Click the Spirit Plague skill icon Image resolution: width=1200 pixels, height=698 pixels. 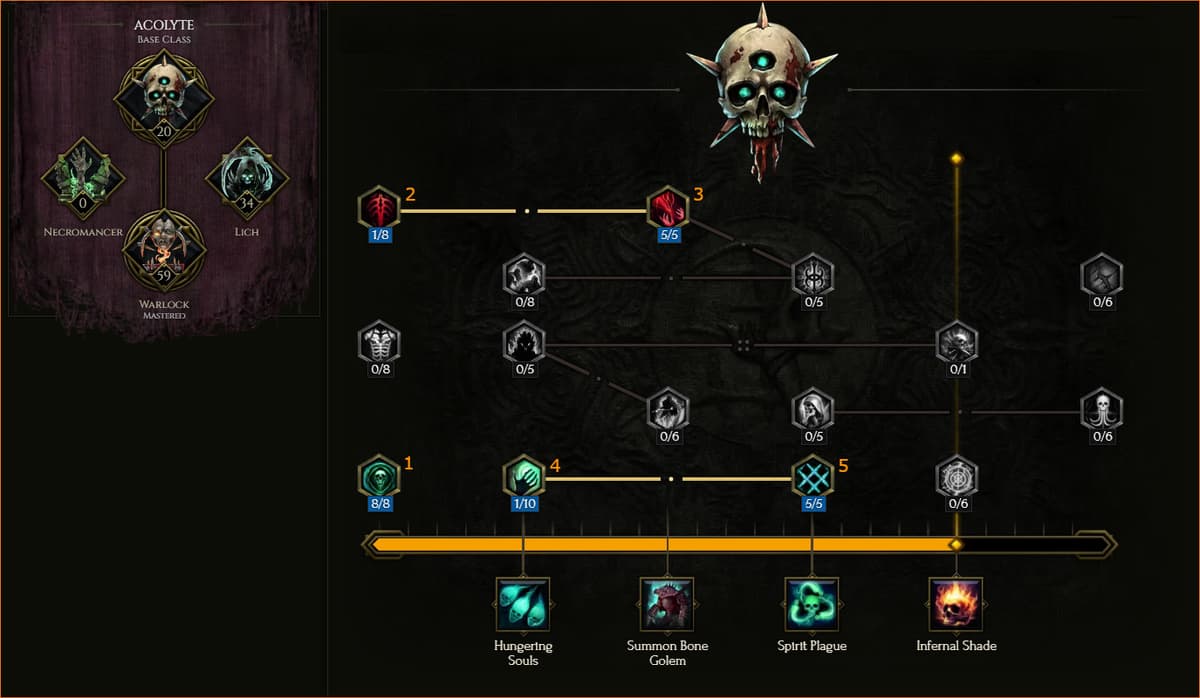(812, 603)
